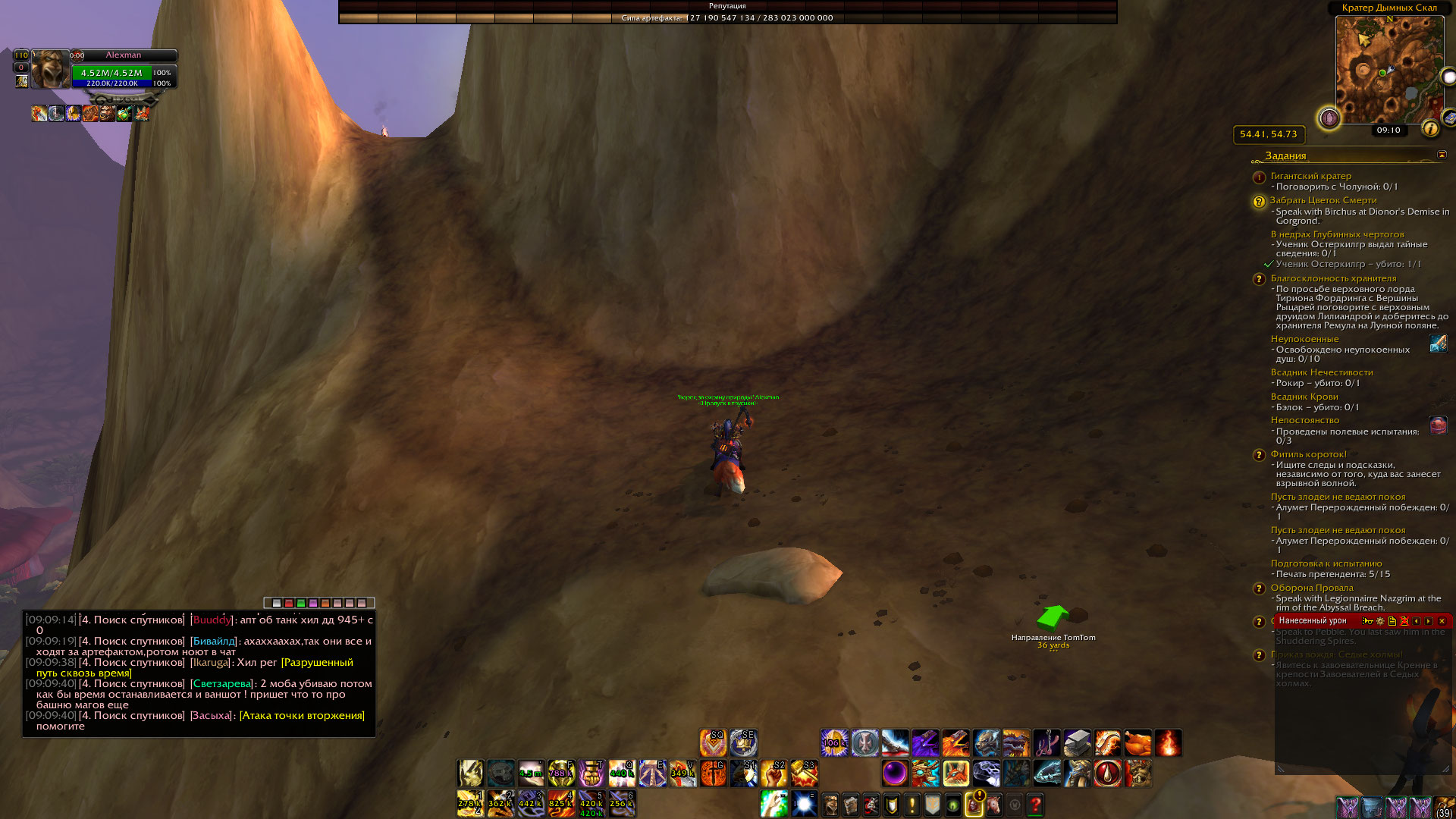Open the backpack bag showing 39 free slots

1444,807
